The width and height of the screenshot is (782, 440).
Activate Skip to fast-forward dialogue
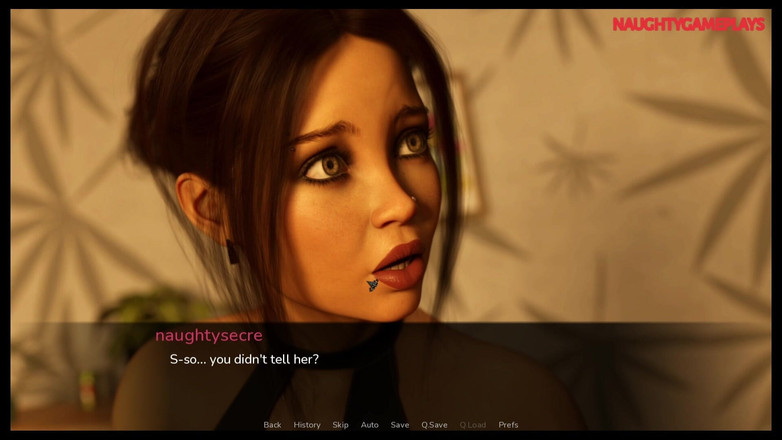(x=341, y=425)
